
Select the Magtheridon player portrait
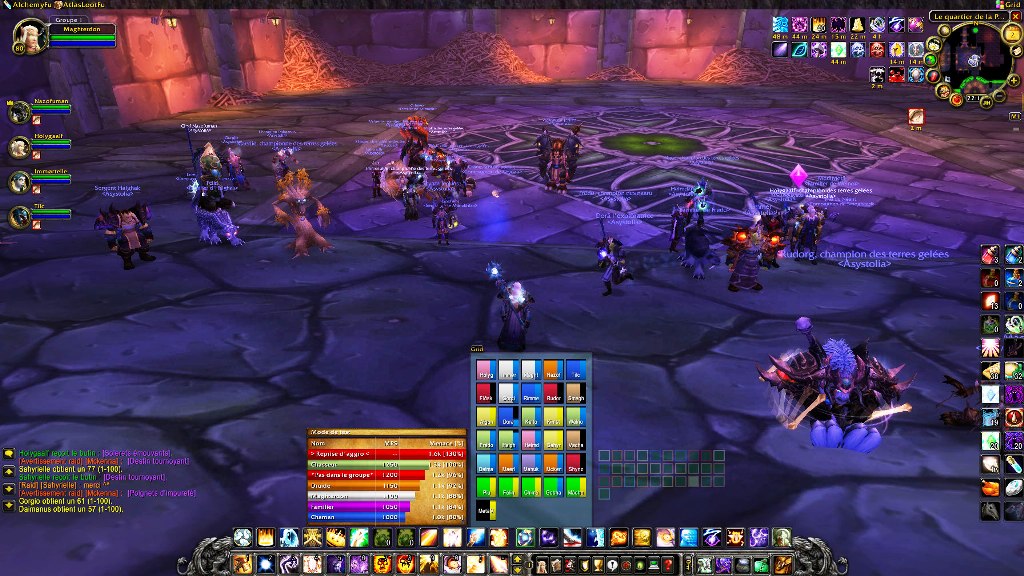25,36
